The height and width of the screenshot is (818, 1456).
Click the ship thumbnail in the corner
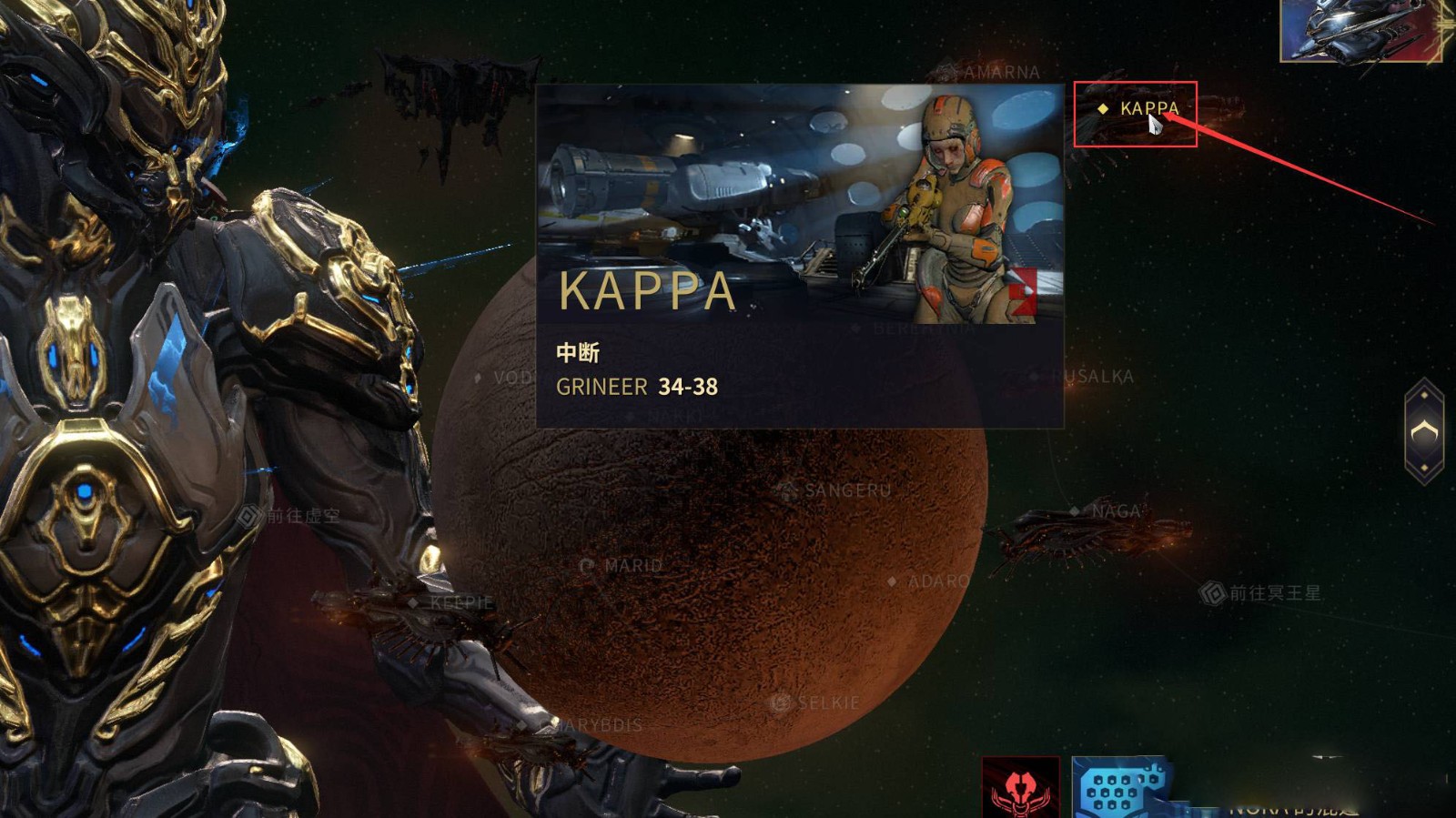click(1360, 30)
